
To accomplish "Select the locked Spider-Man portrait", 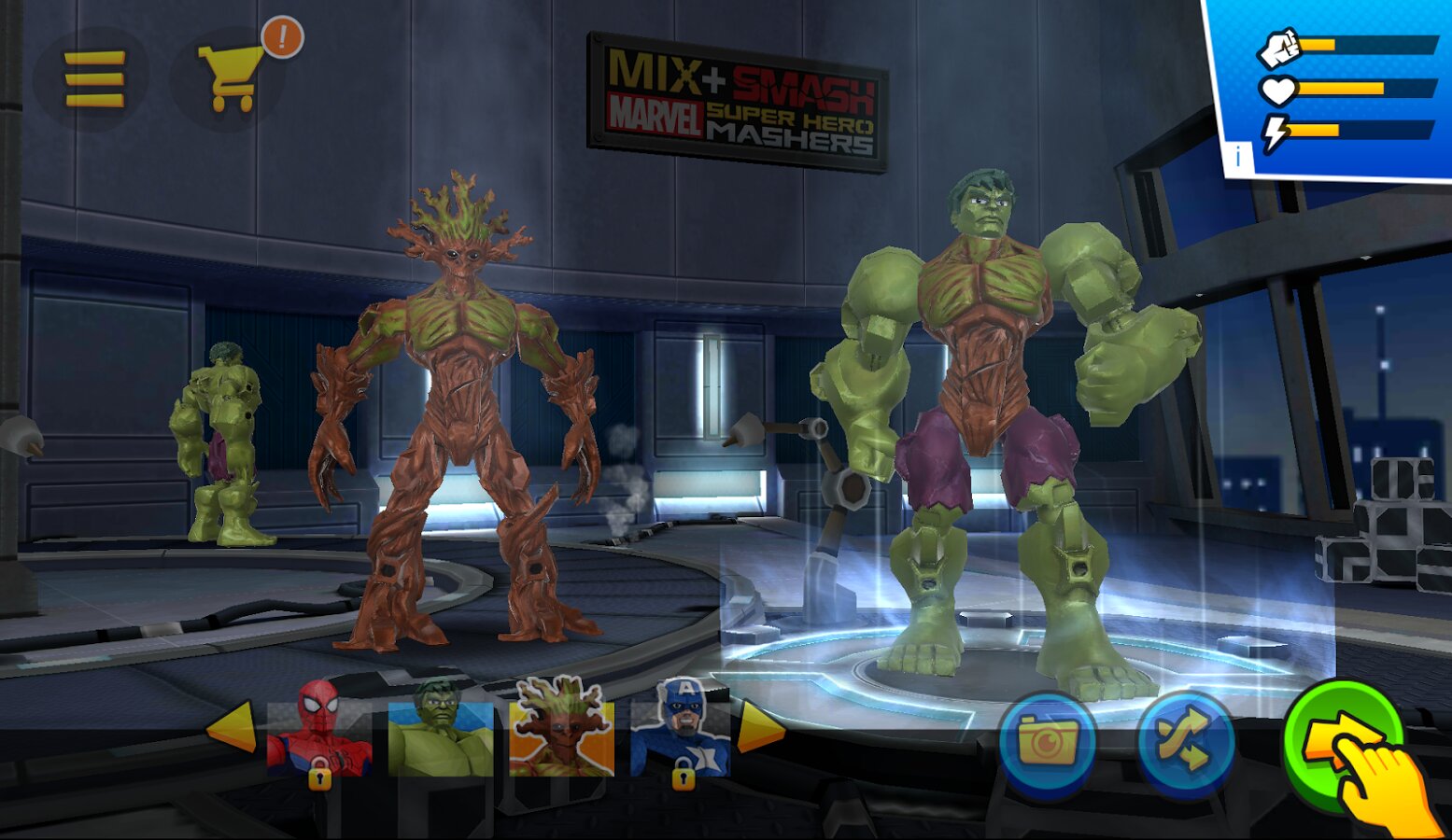I will click(319, 730).
